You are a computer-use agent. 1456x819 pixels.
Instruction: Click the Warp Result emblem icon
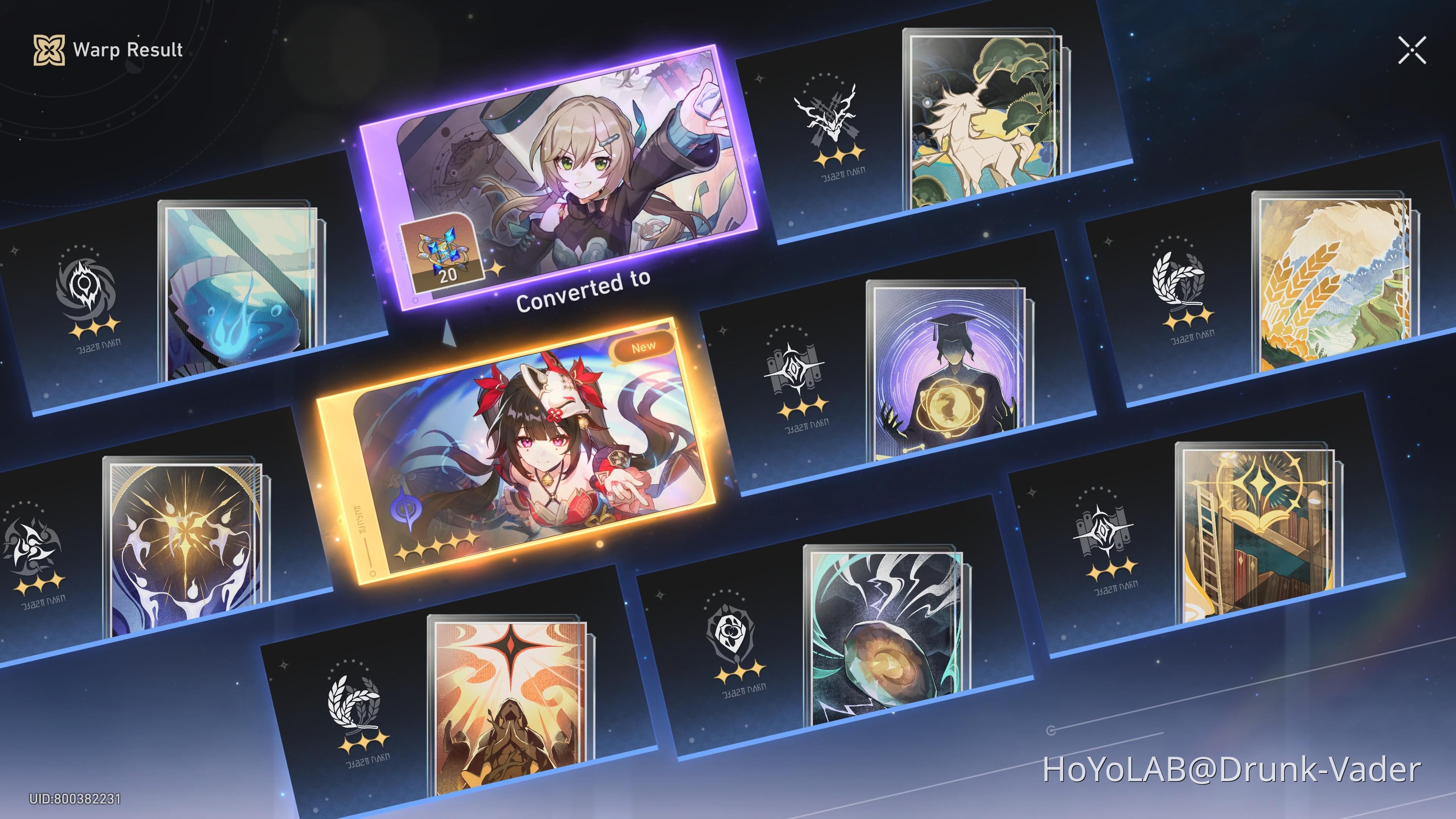pos(50,51)
